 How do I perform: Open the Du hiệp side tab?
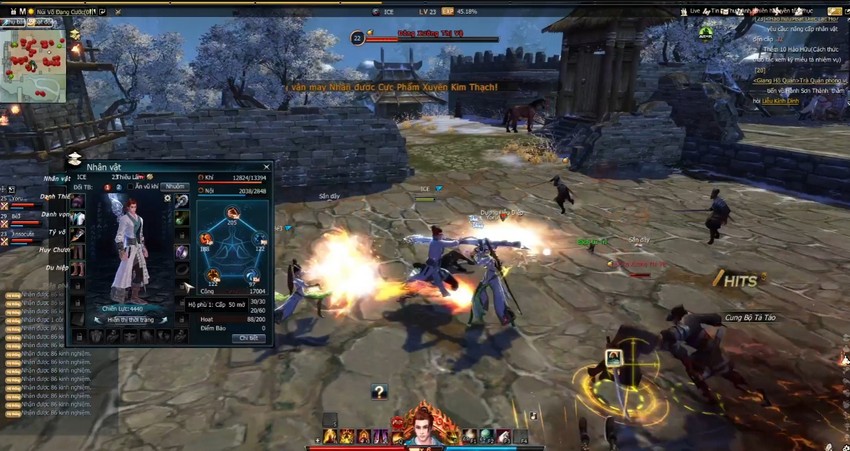55,268
